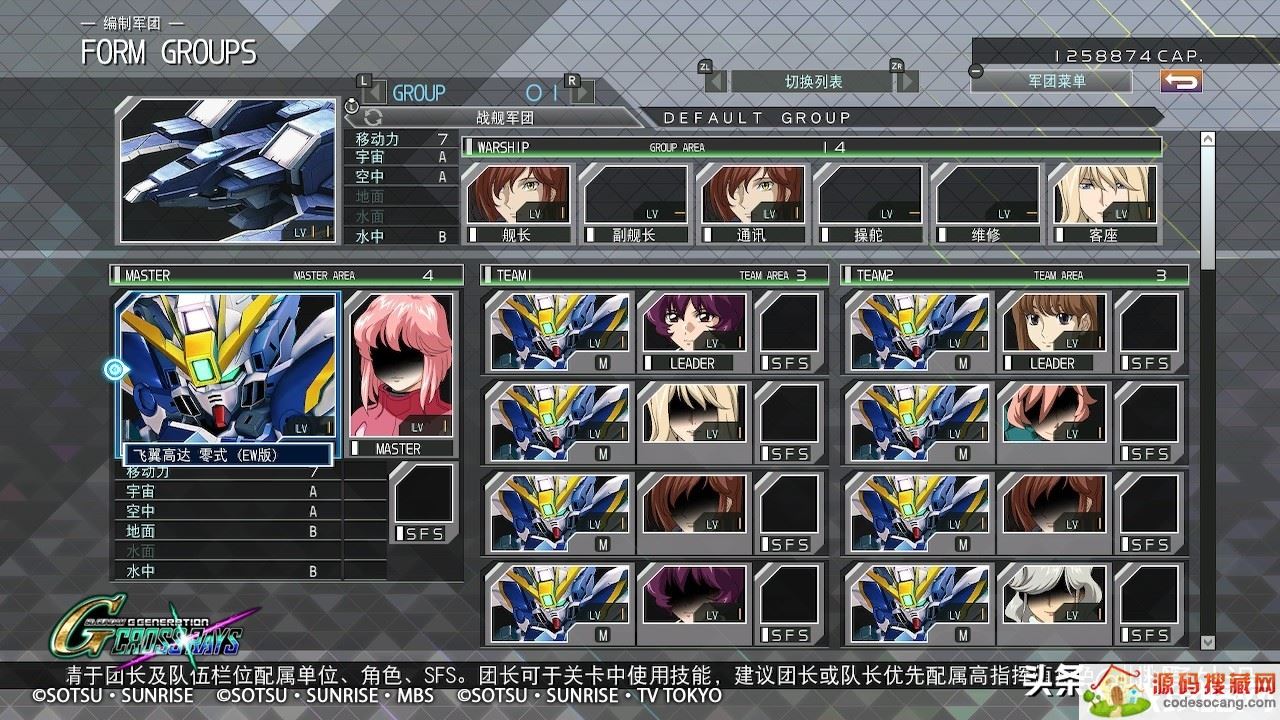Screen dimensions: 1280x720
Task: Click the scrollbar down arrow
Action: click(x=1207, y=642)
